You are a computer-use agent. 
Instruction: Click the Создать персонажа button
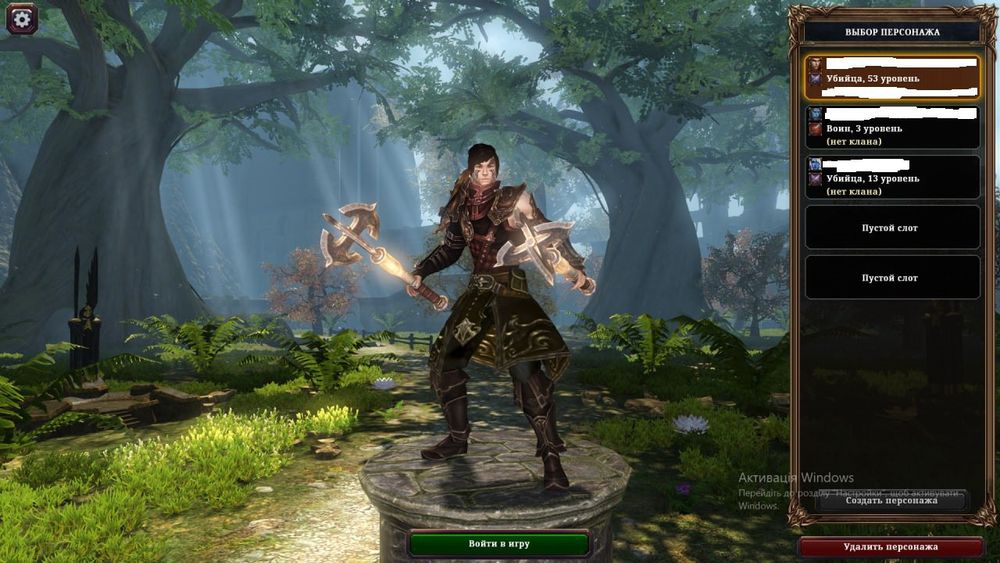(x=891, y=500)
